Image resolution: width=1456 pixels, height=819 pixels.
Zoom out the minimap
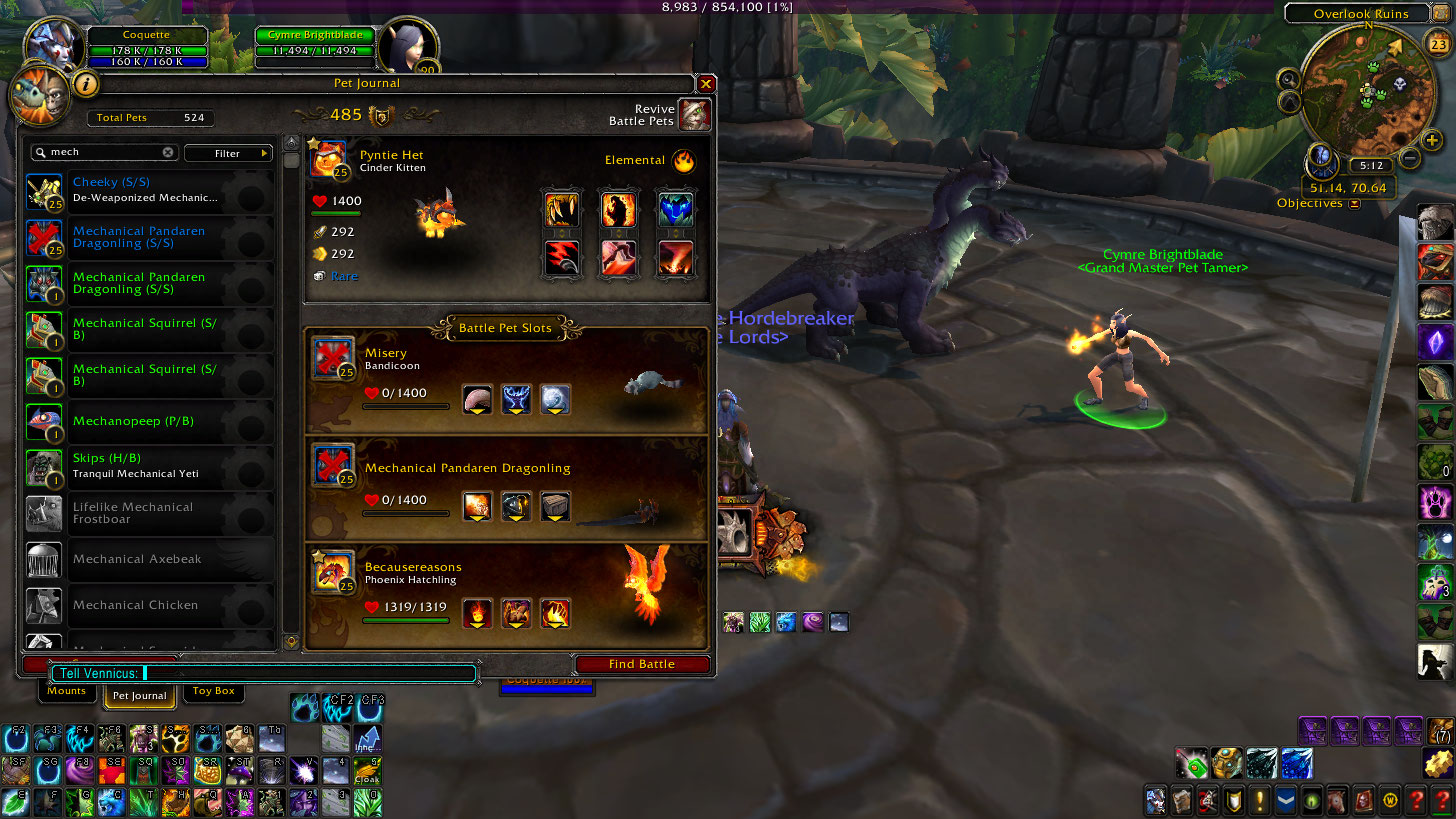(x=1410, y=157)
